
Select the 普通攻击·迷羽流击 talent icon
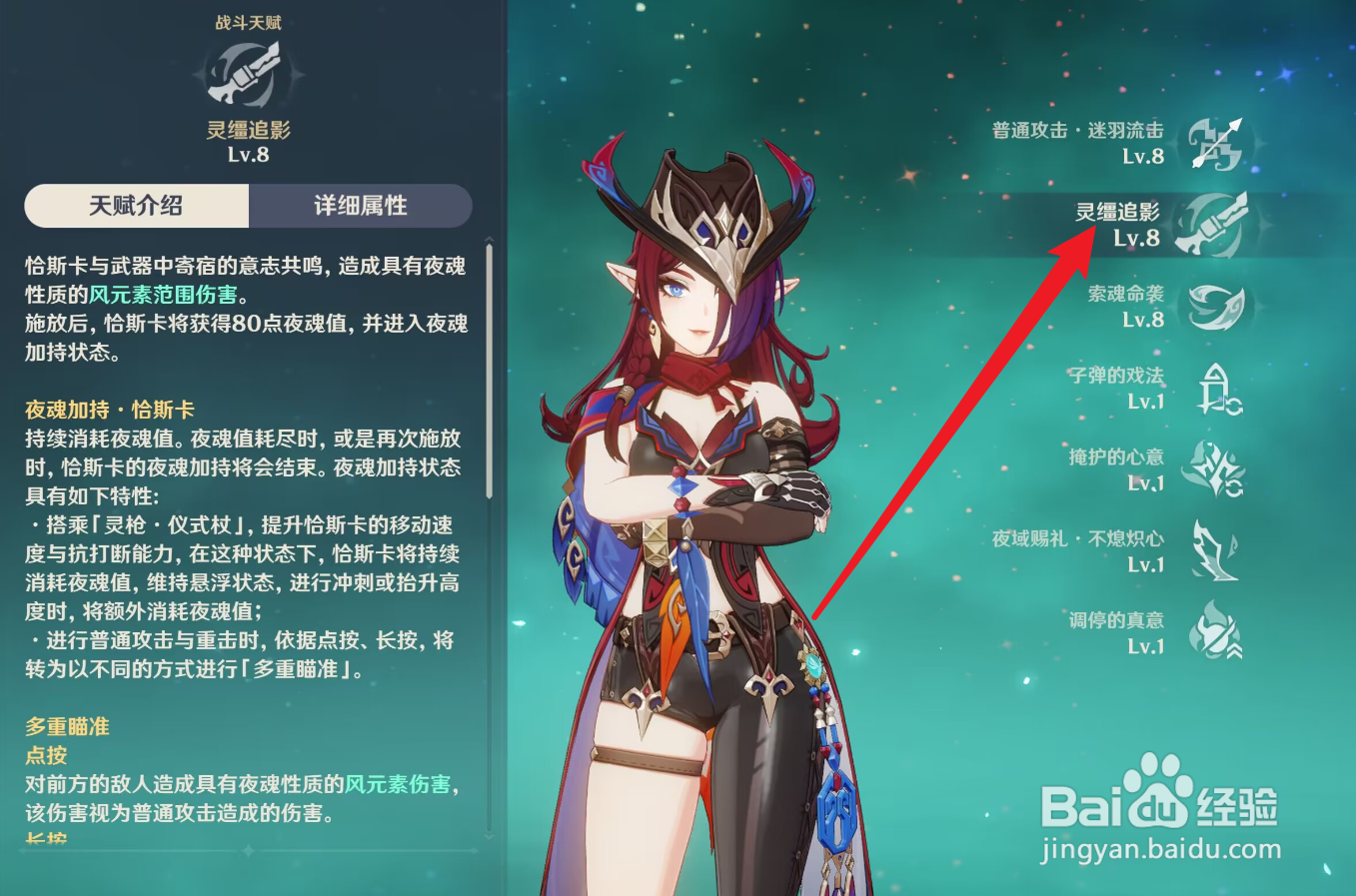click(1217, 143)
